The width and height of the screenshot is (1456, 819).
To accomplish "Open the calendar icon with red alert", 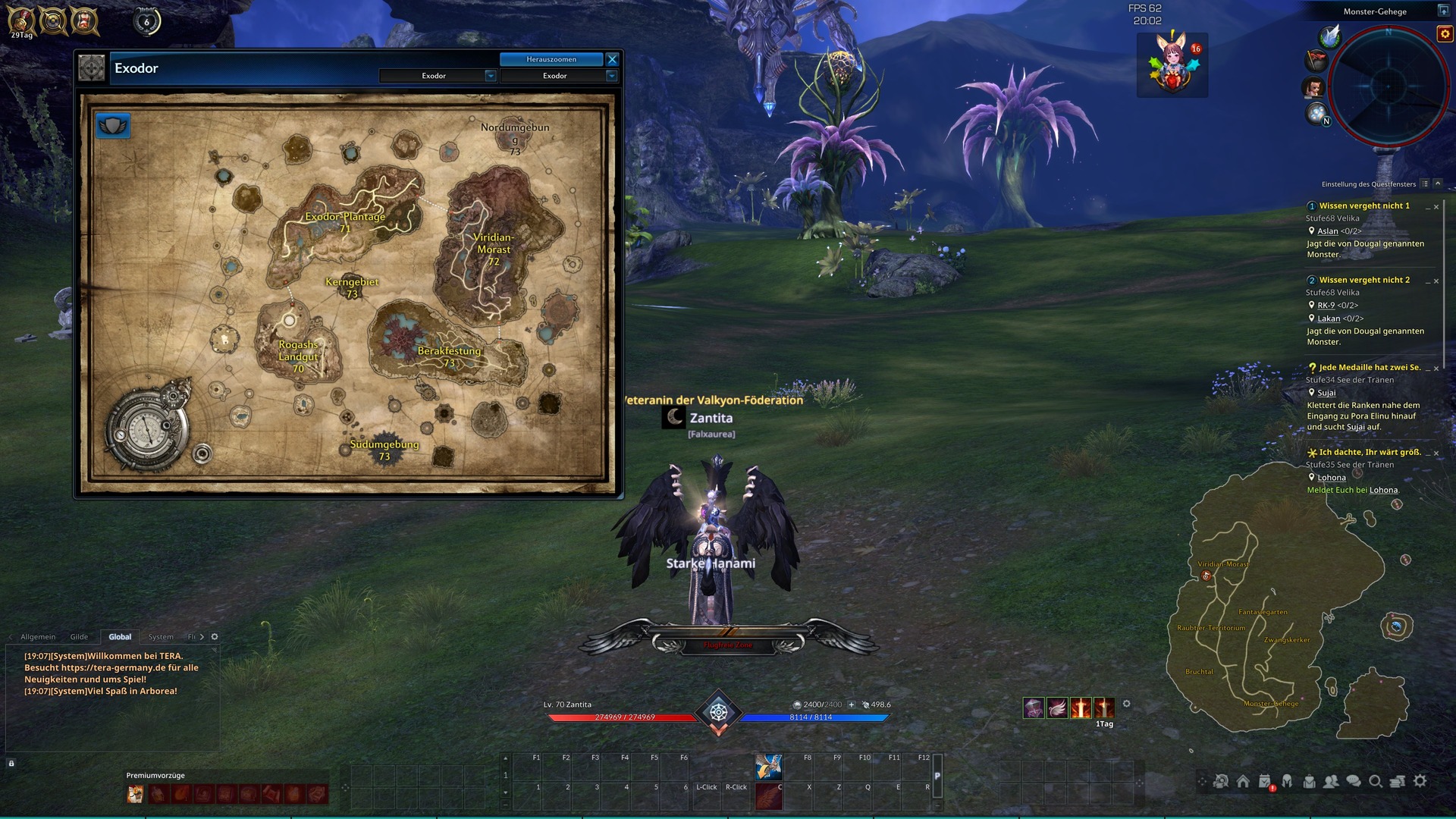I will [x=1265, y=782].
